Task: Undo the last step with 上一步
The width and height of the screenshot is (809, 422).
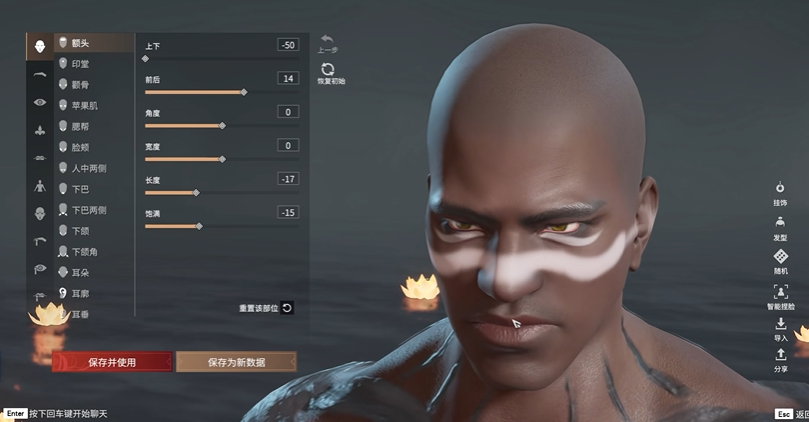Action: 328,42
